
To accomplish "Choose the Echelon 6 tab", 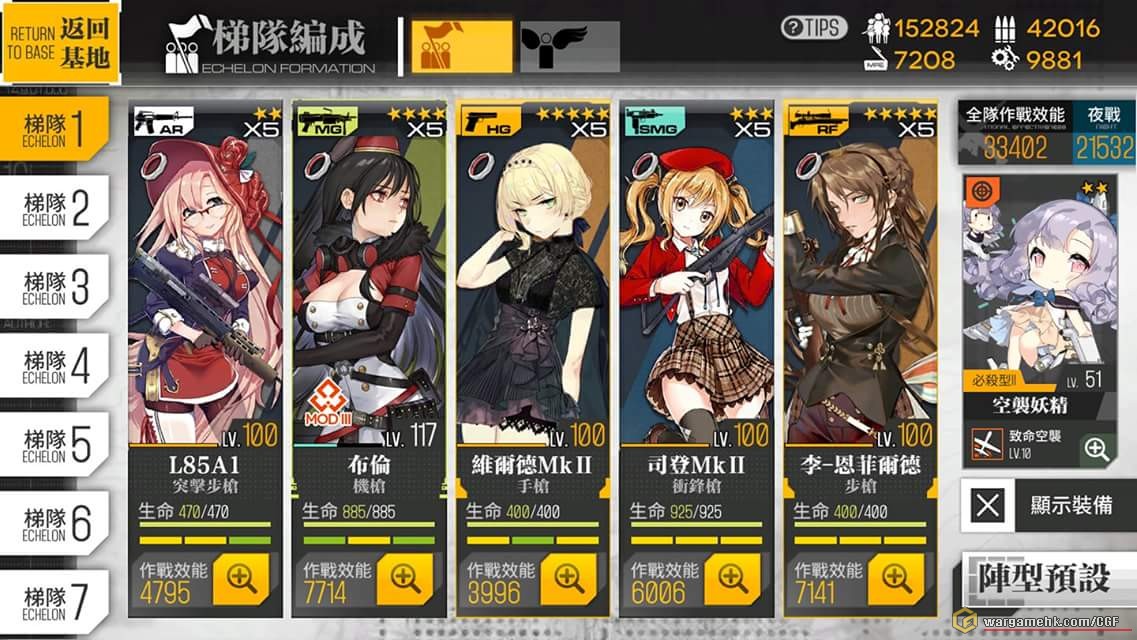I will pyautogui.click(x=58, y=523).
